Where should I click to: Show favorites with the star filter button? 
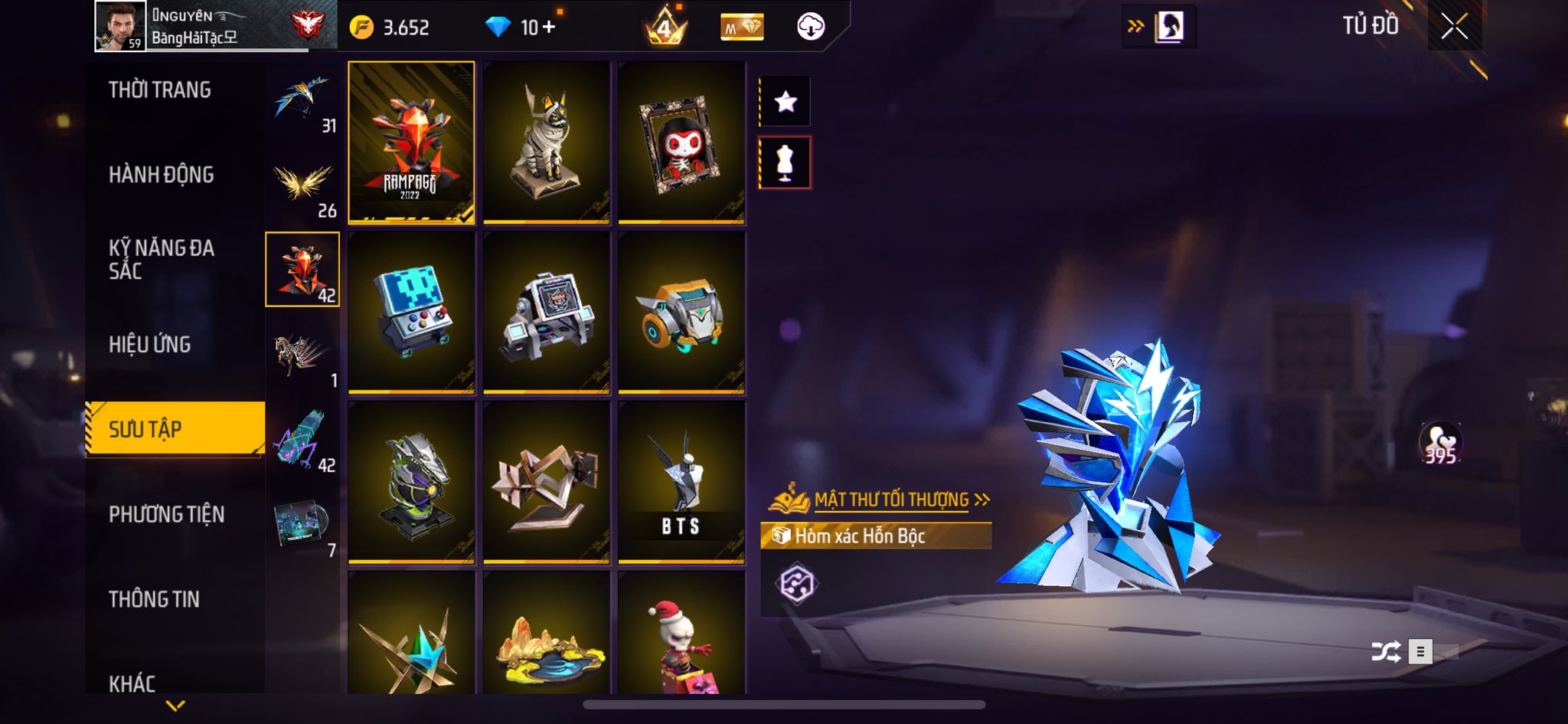[785, 102]
